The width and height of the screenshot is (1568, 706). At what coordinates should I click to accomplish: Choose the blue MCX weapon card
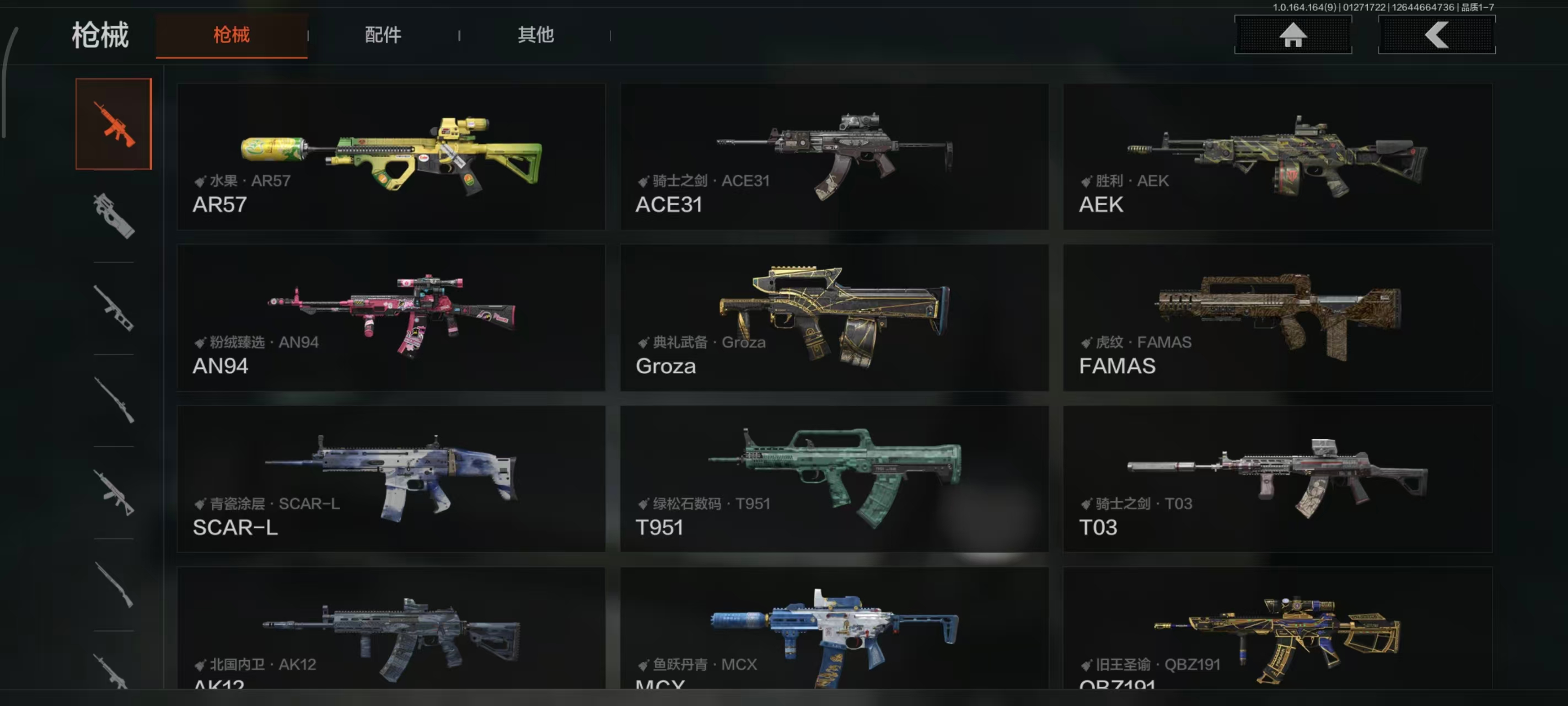click(834, 629)
